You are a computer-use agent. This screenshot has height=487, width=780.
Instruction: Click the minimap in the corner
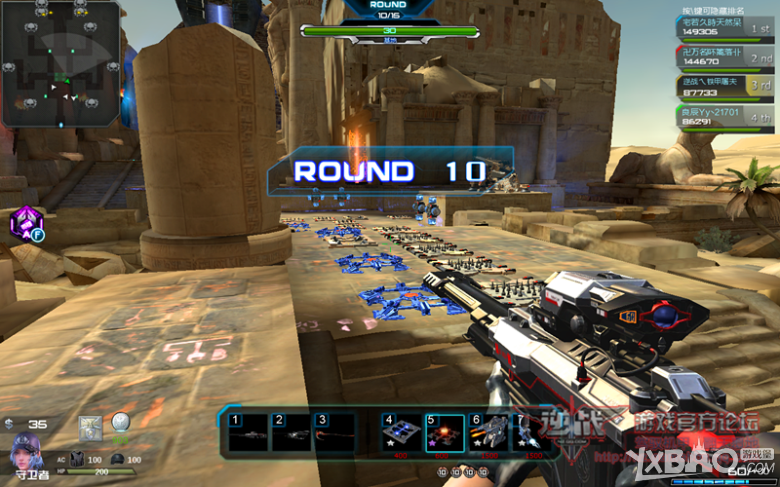click(x=60, y=63)
